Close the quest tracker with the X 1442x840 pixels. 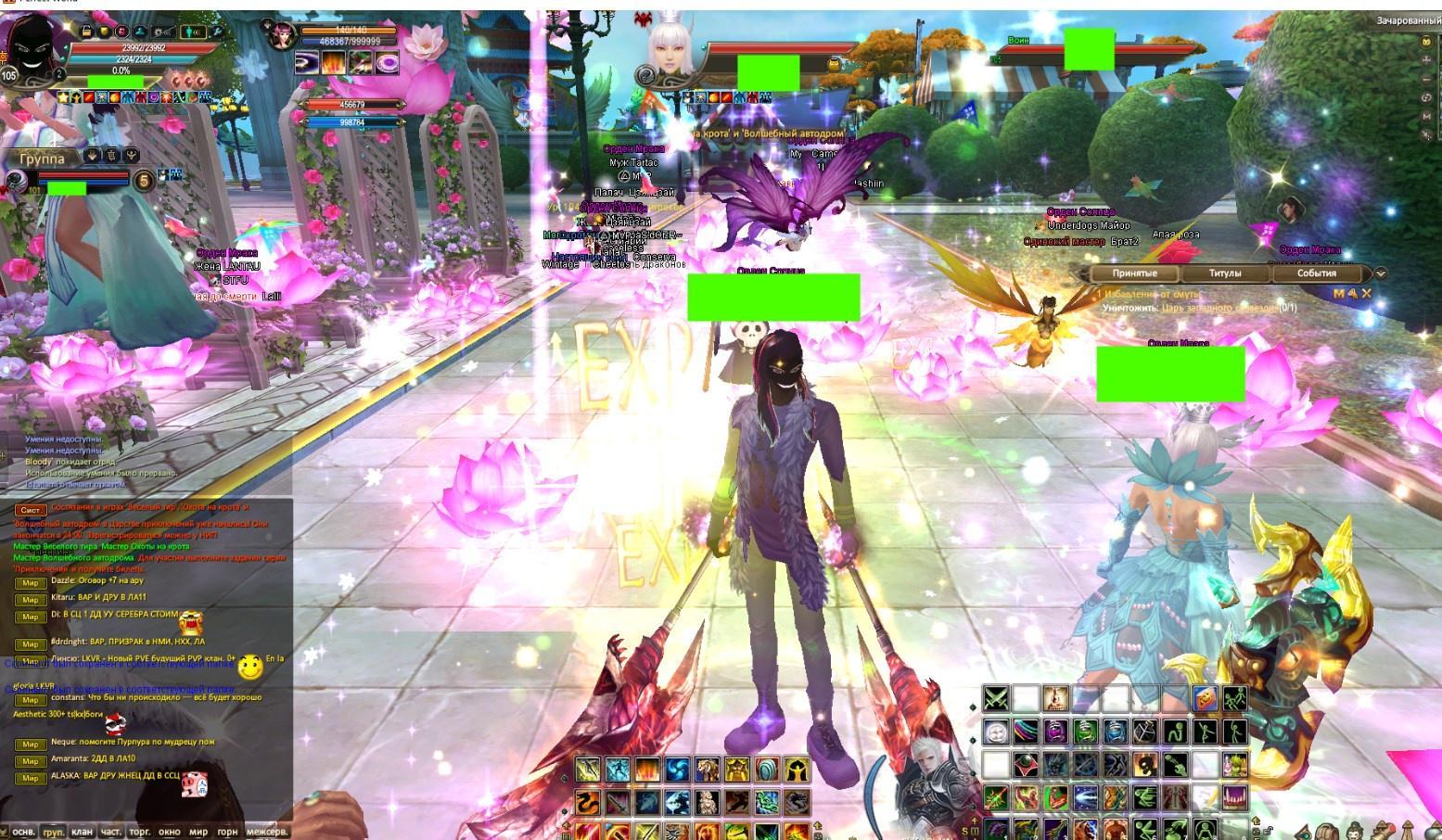pos(1366,294)
